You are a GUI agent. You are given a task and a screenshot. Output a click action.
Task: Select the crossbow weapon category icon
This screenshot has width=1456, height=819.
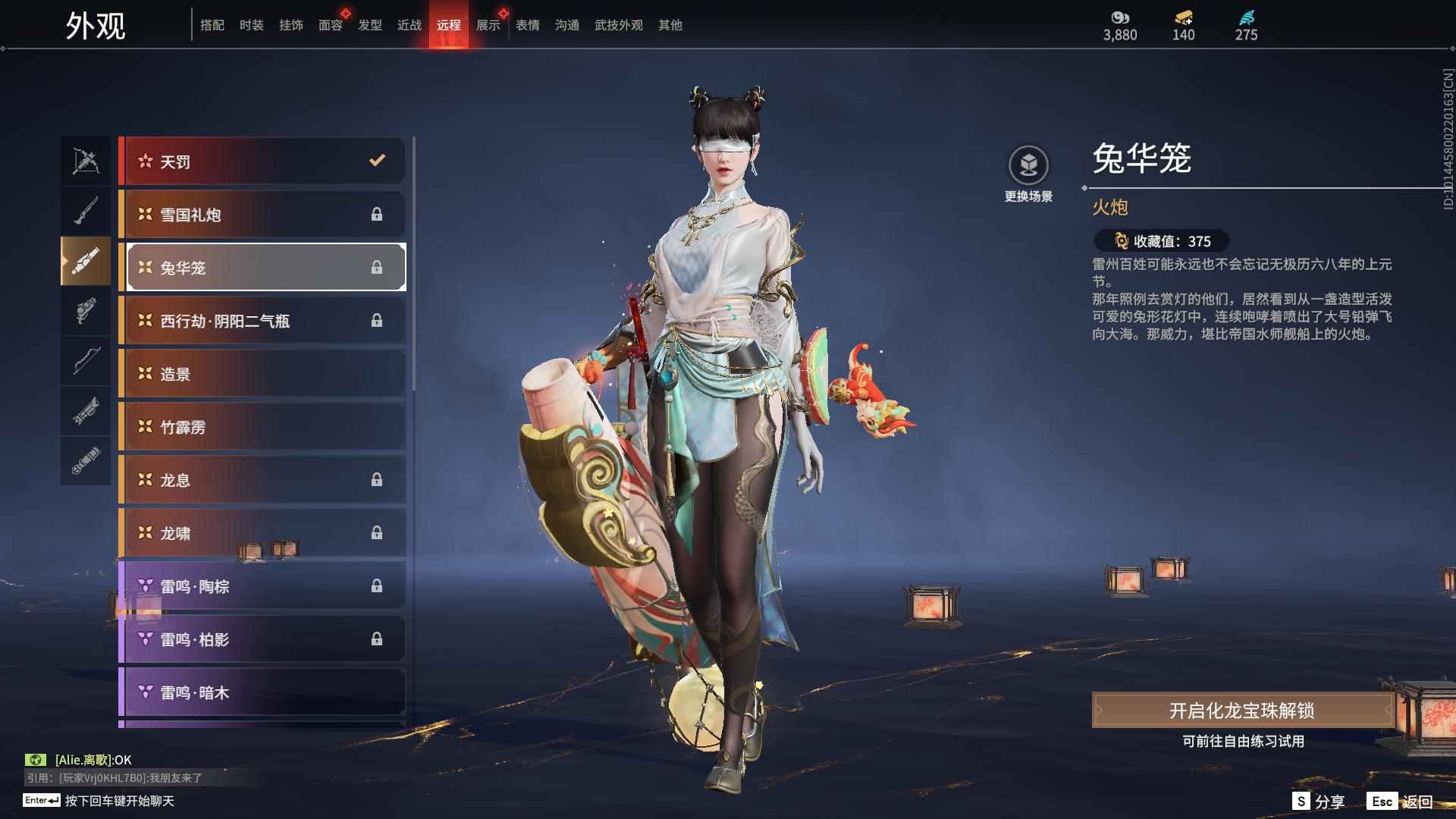pos(86,160)
